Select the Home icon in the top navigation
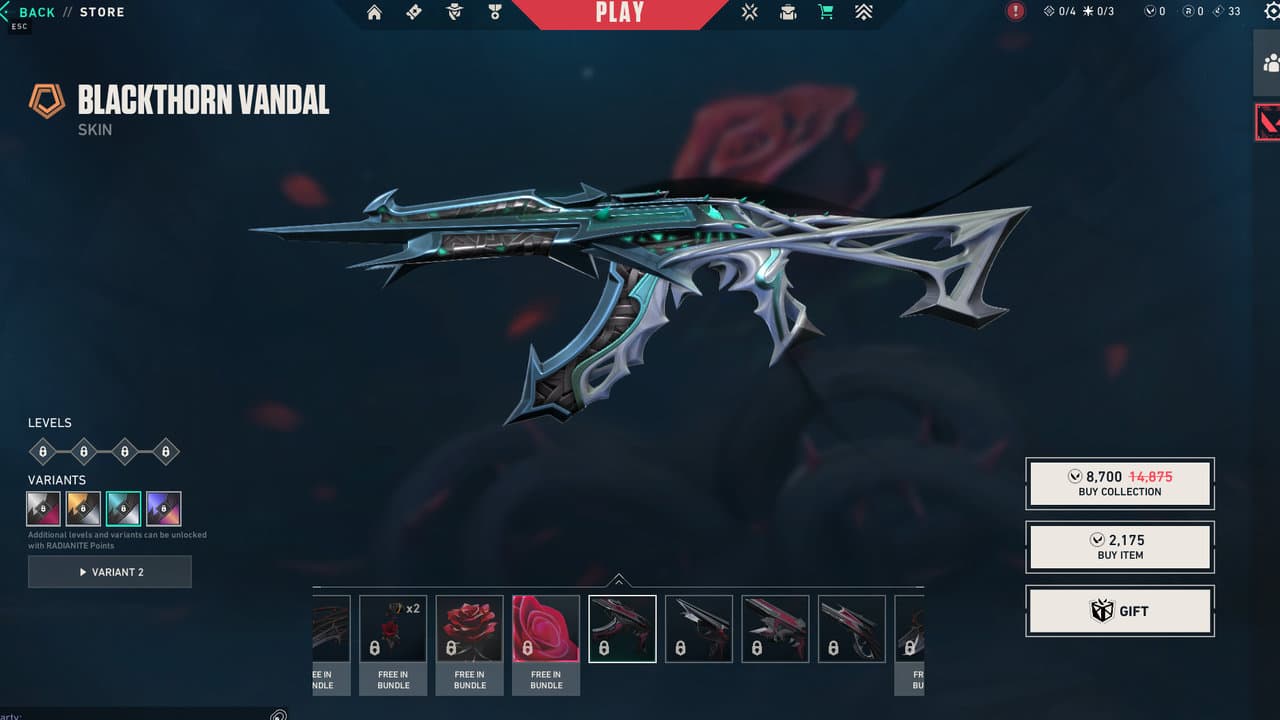 [375, 12]
